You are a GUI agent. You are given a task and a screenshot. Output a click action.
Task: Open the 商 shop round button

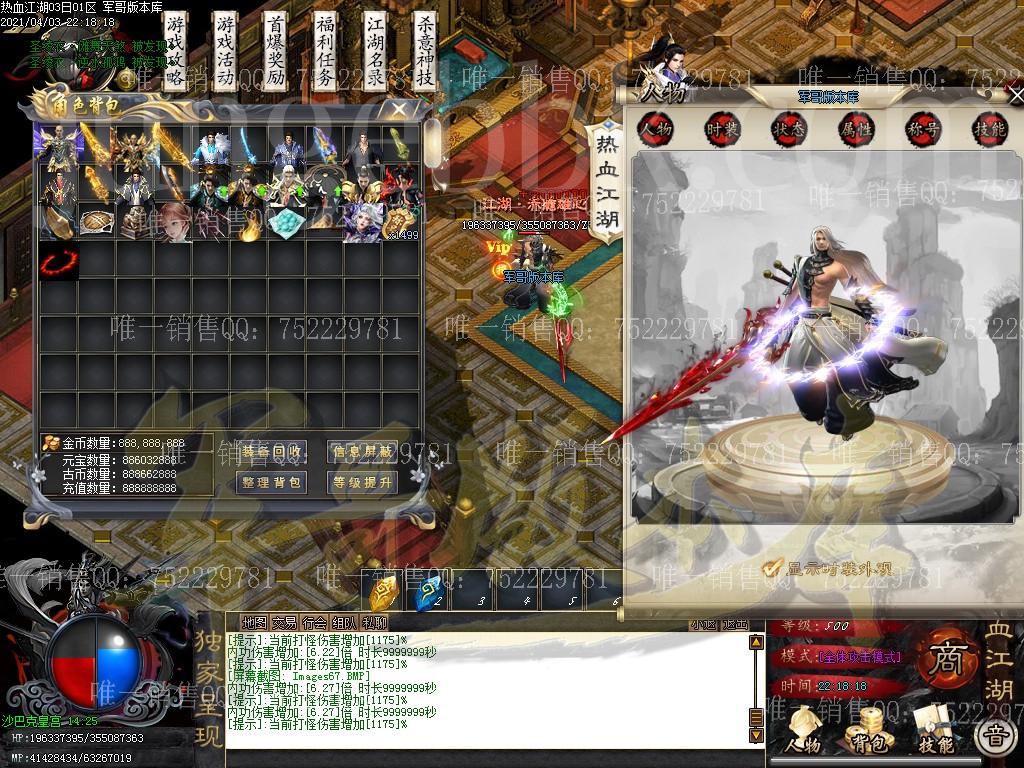coord(943,658)
